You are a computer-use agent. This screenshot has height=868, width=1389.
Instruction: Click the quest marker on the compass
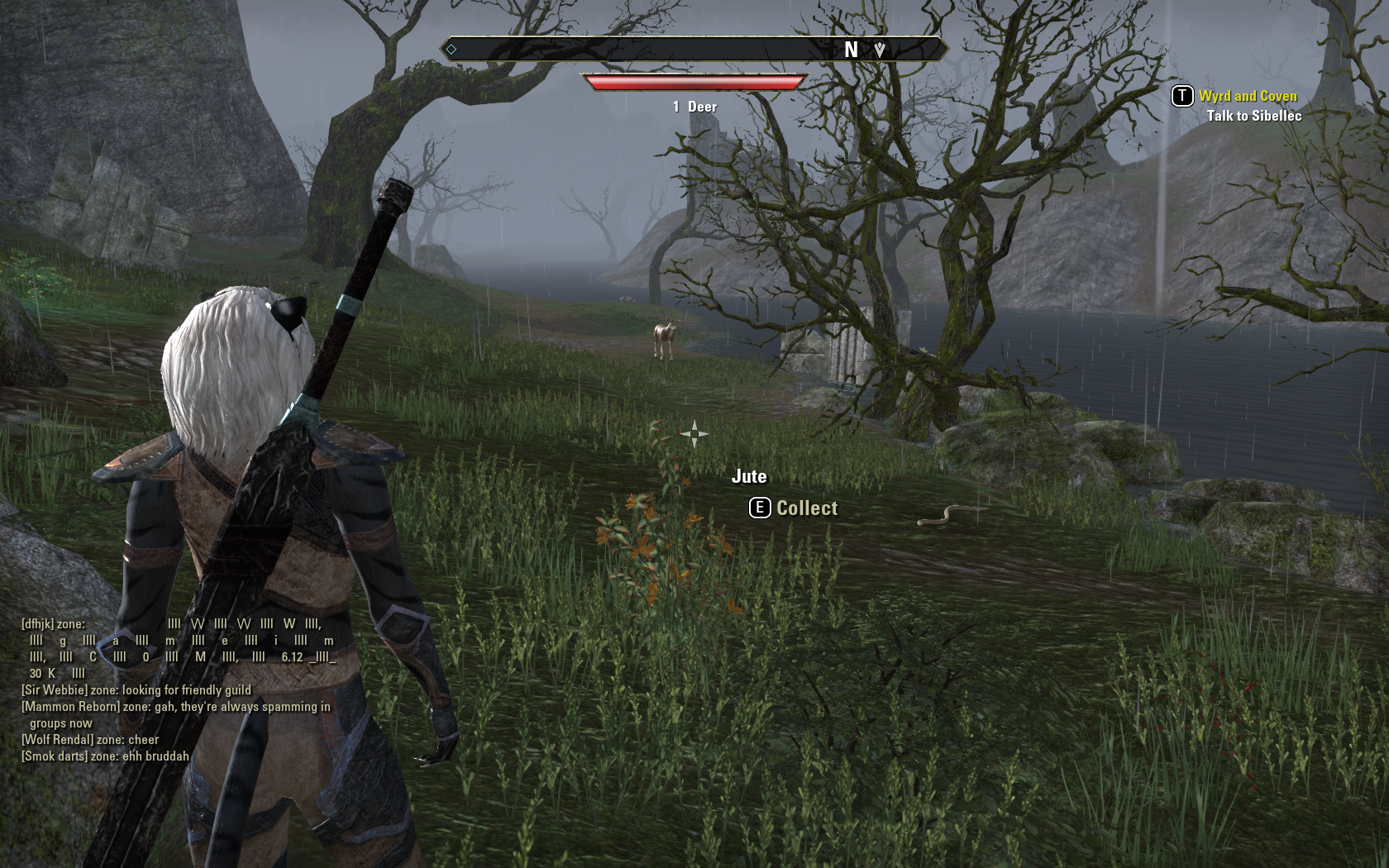coord(879,50)
